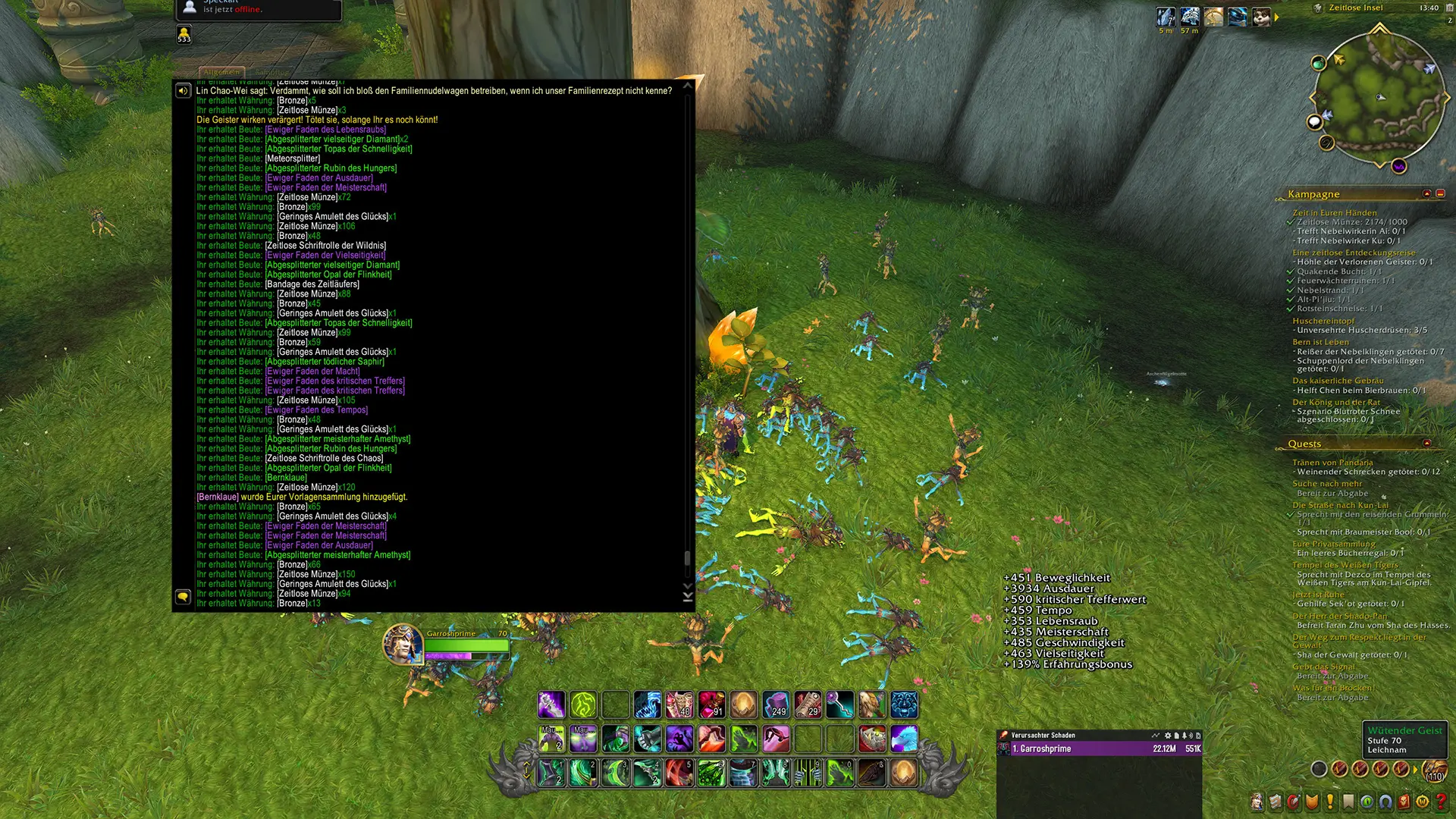Collapse the Quests tracker section
This screenshot has height=819, width=1456.
[1426, 444]
